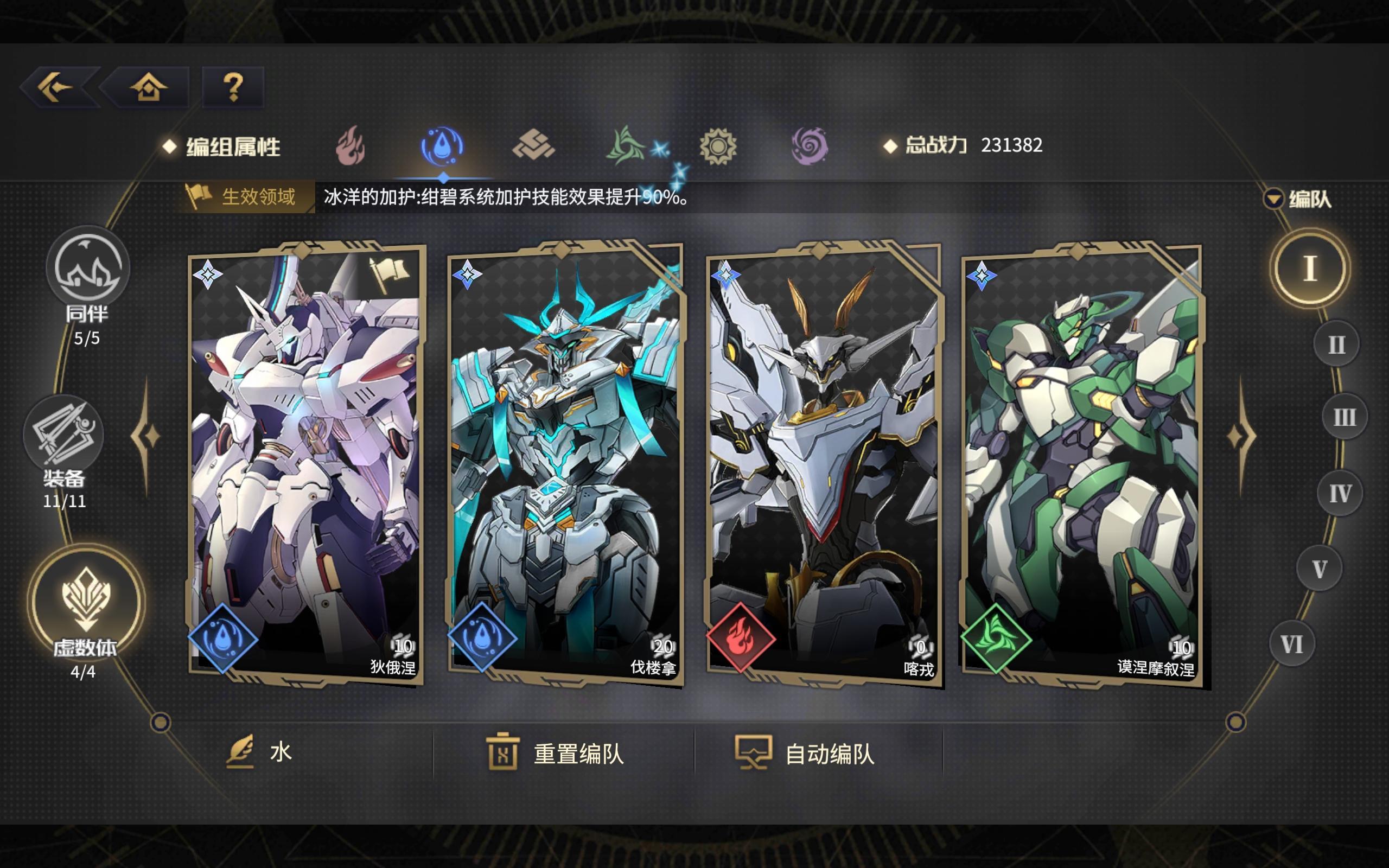This screenshot has width=1389, height=868.
Task: Select the dark element attribute icon
Action: point(811,148)
